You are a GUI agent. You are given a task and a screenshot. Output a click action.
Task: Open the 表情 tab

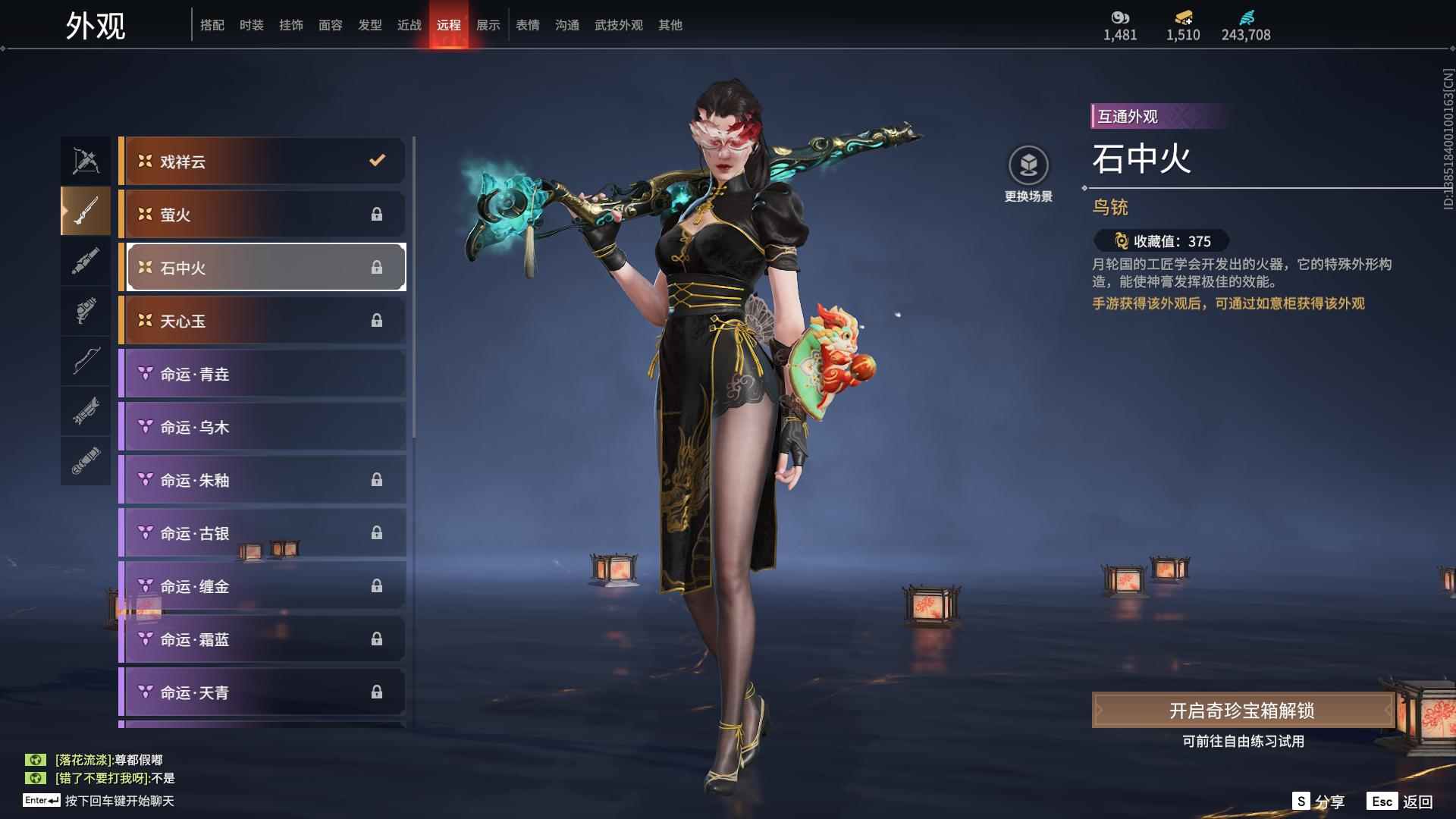527,25
